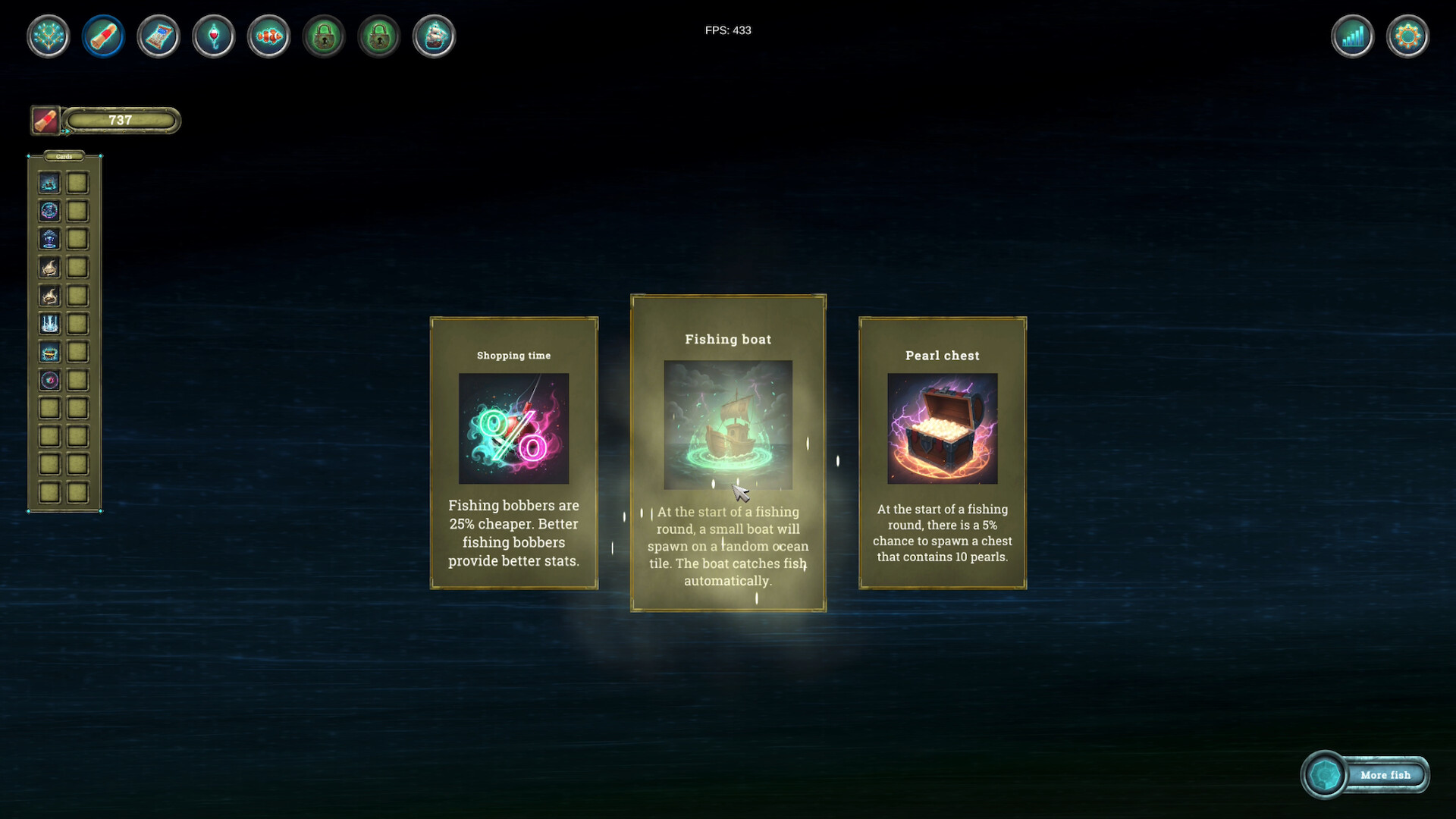1456x819 pixels.
Task: Open the fishing net packet icon
Action: click(x=158, y=36)
